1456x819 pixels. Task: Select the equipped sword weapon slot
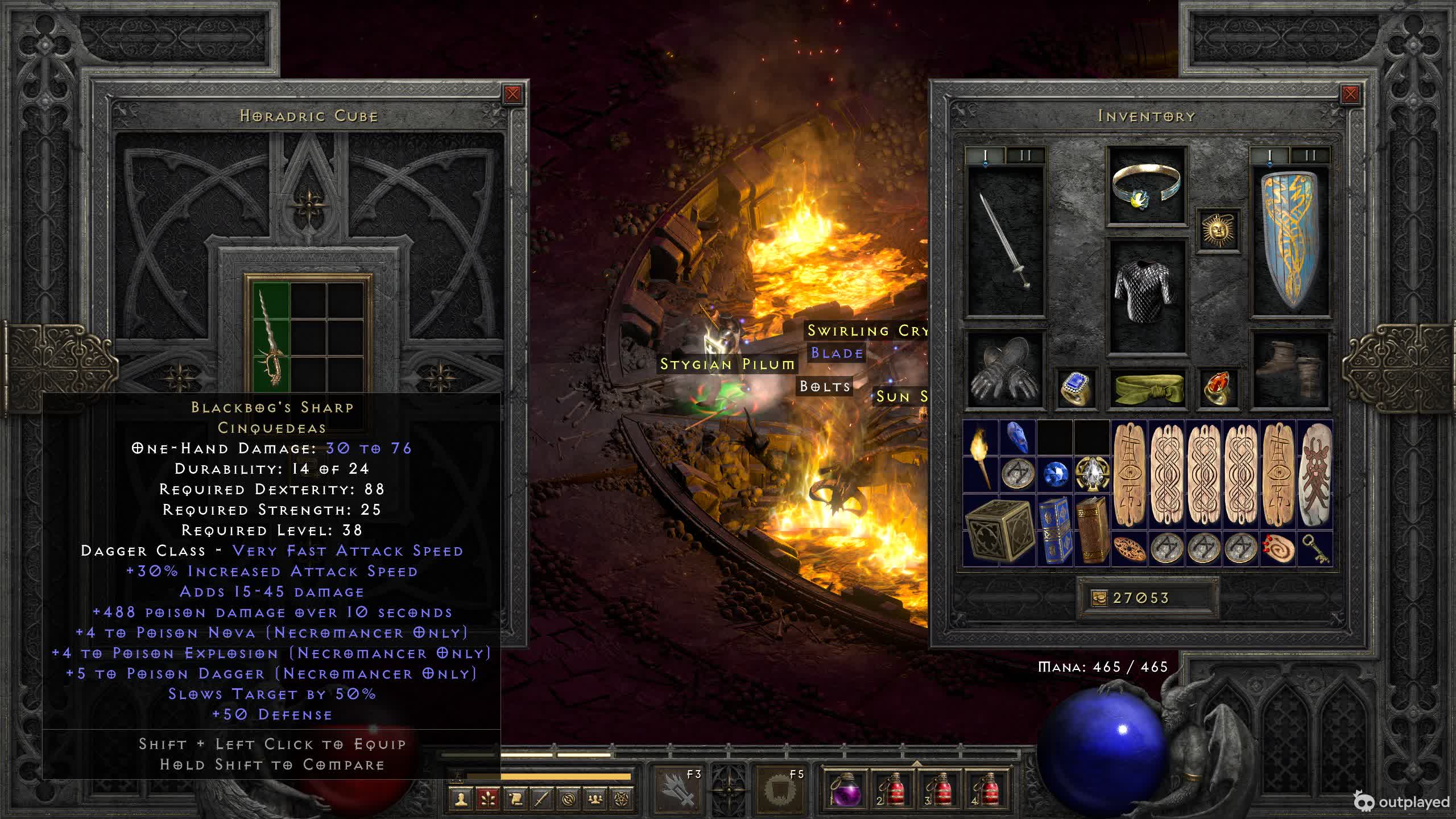pos(1006,240)
